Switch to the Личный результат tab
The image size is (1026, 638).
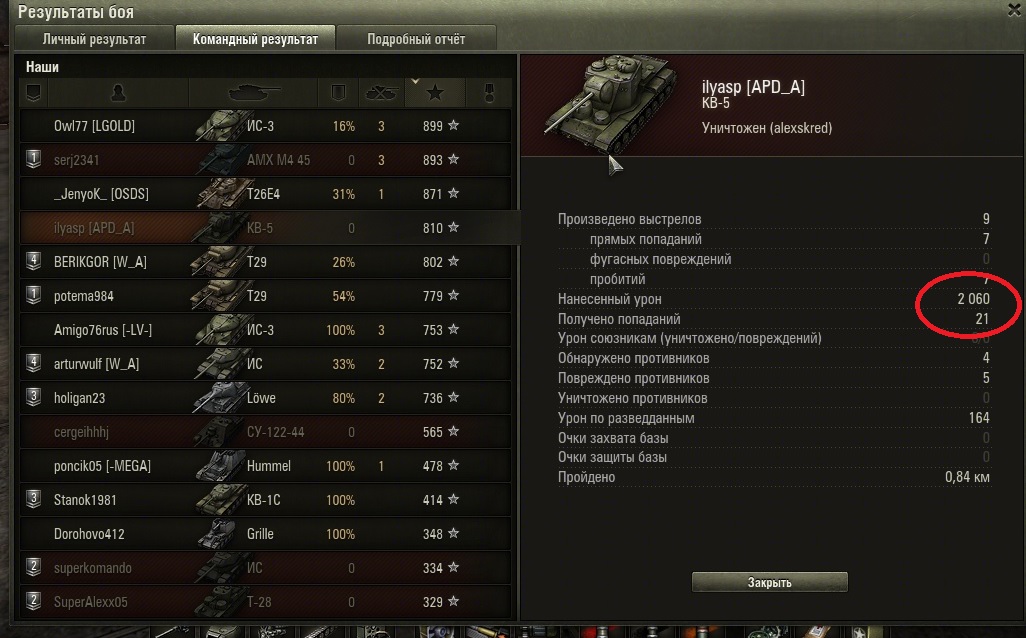[94, 39]
